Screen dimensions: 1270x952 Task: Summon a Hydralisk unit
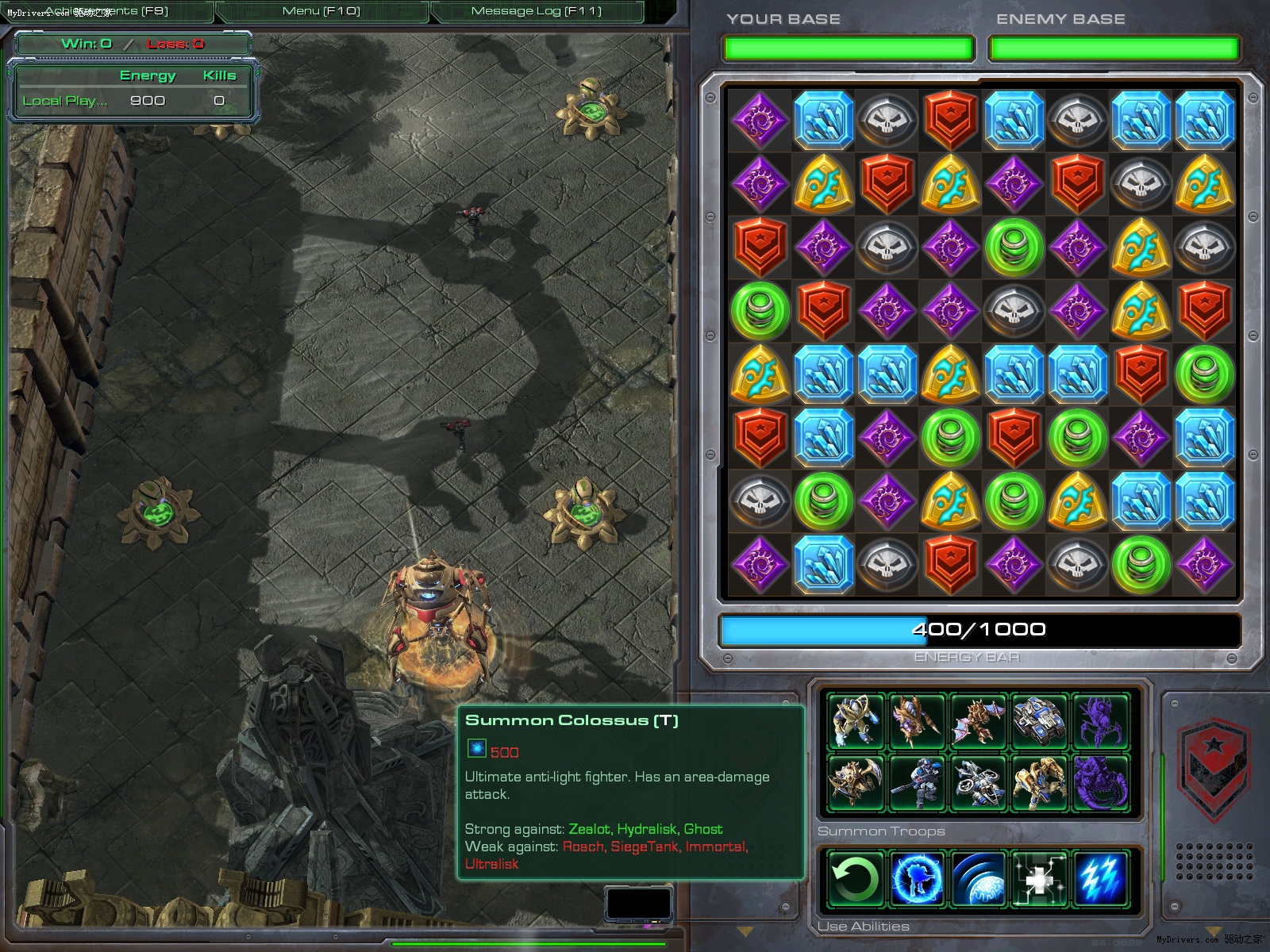click(917, 721)
